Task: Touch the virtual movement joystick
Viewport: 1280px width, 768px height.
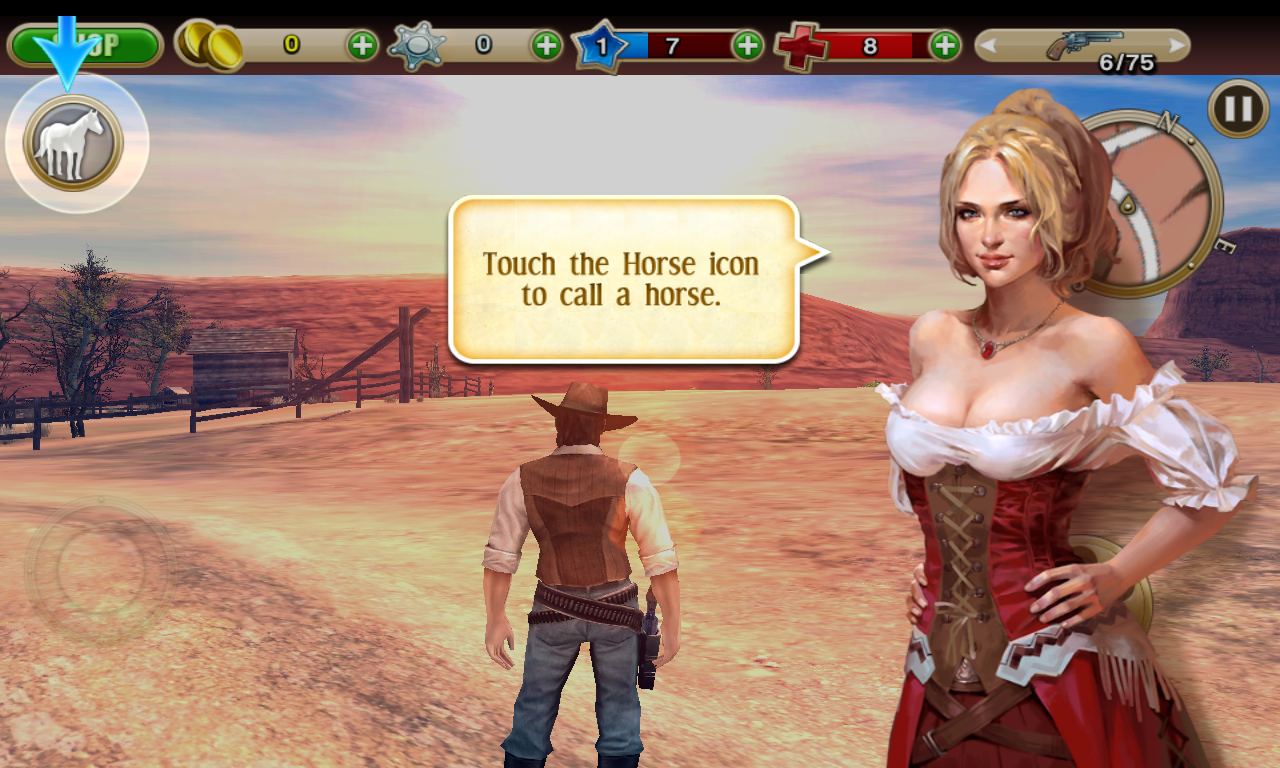Action: point(97,568)
